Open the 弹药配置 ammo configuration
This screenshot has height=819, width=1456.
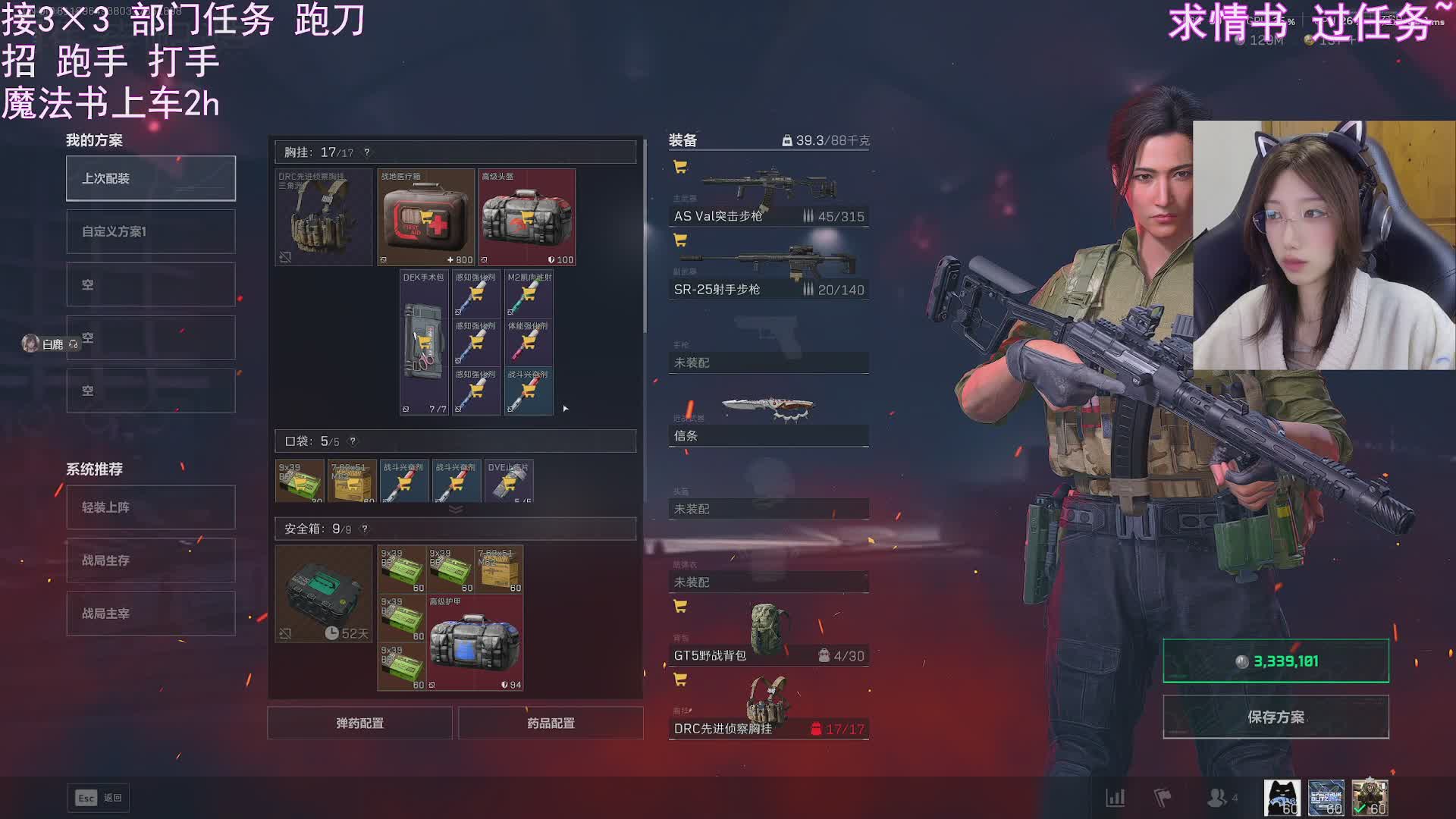pos(359,723)
